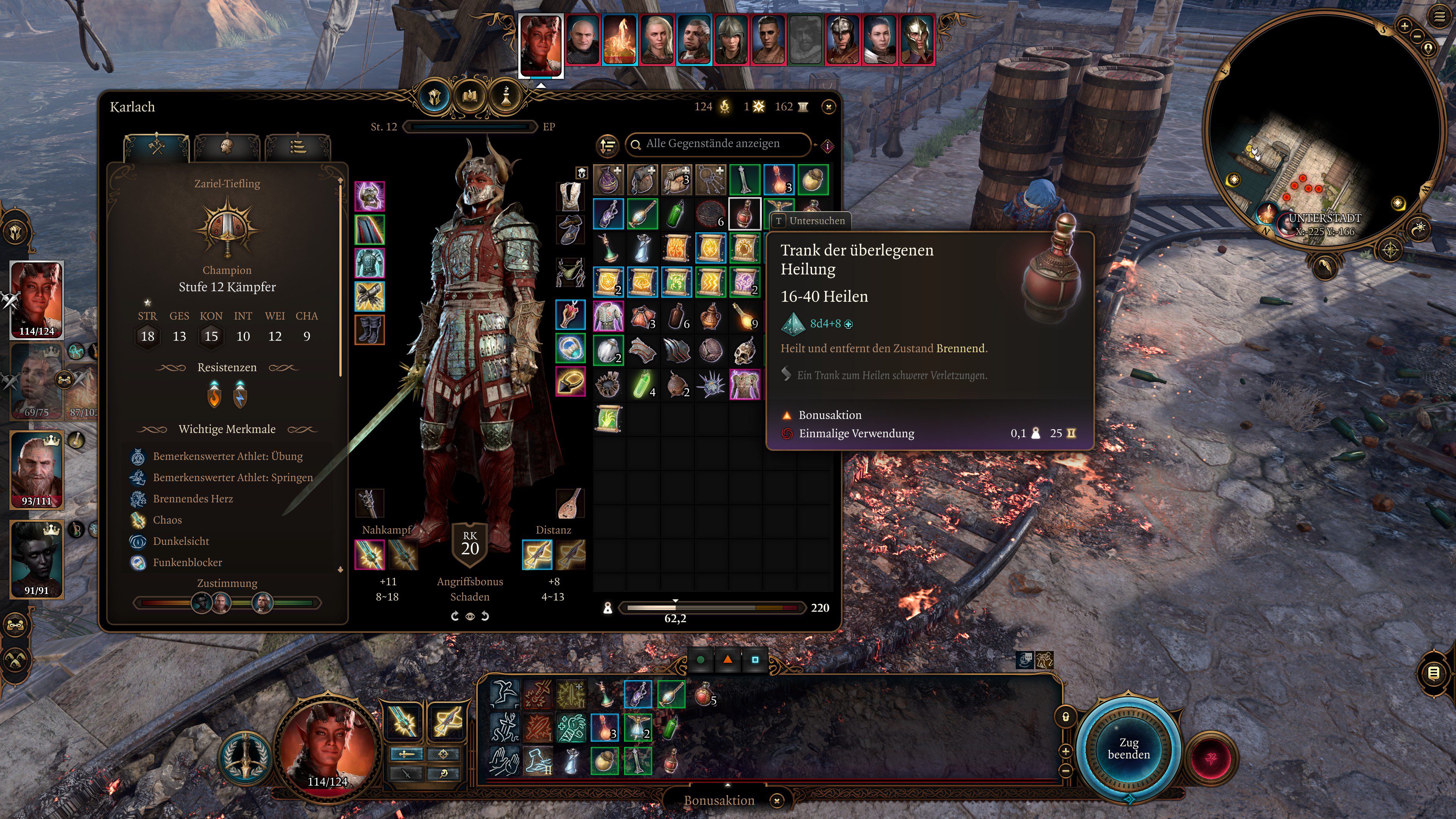End turn with Zug beenden button
Screen dimensions: 1456x819
tap(1128, 748)
